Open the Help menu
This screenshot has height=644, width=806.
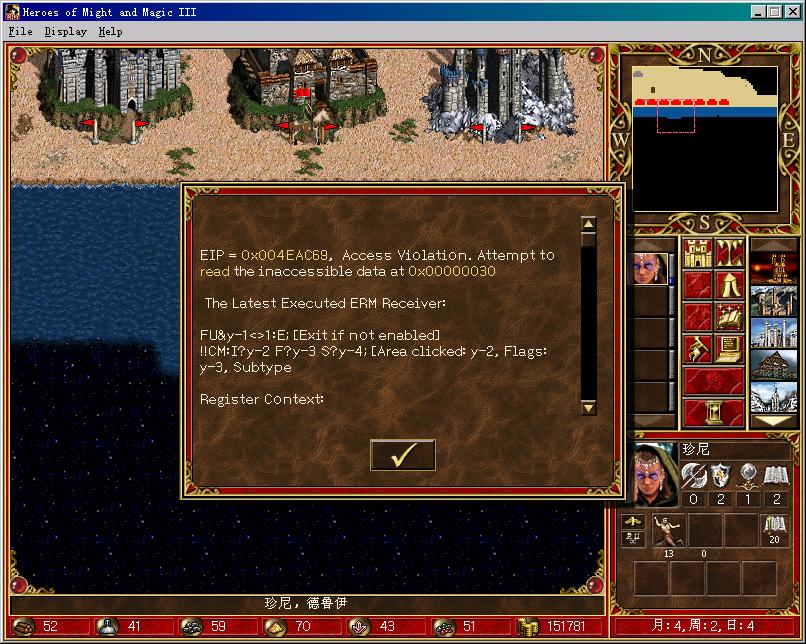point(110,31)
